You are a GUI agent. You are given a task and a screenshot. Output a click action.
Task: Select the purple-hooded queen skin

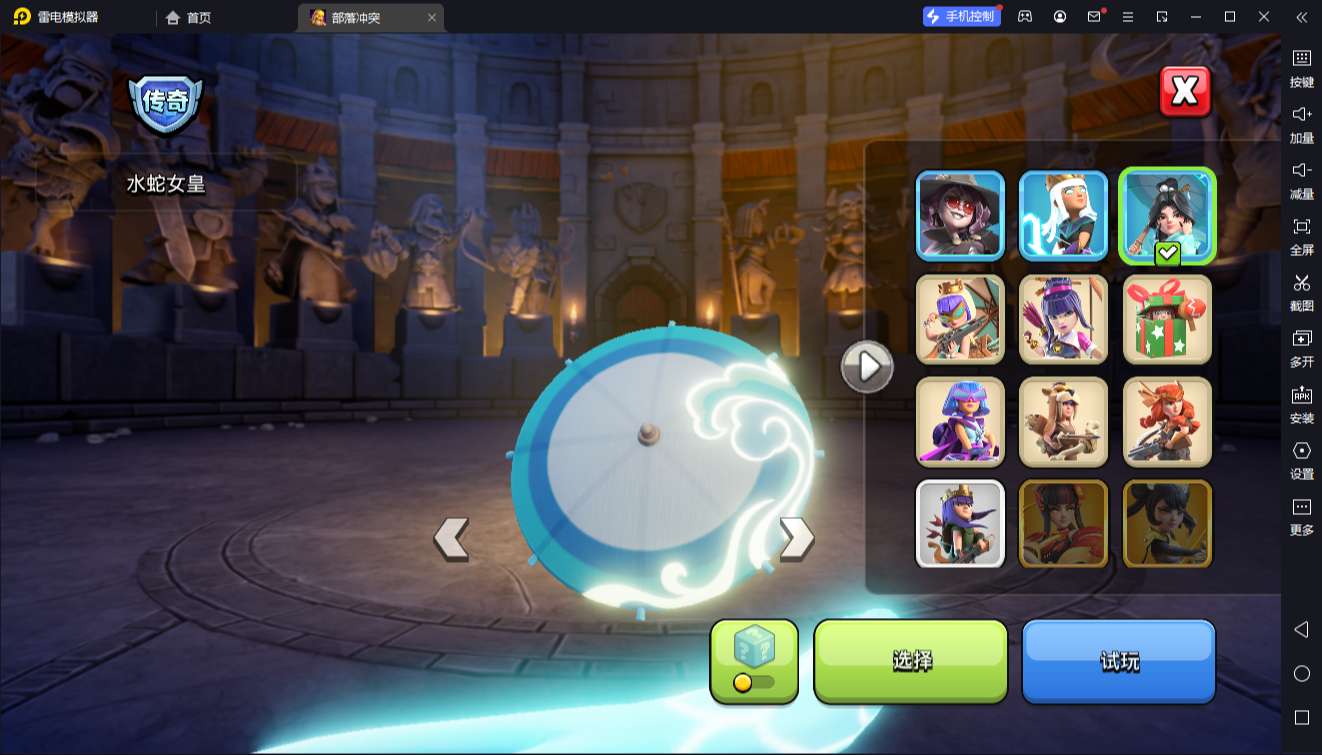960,421
